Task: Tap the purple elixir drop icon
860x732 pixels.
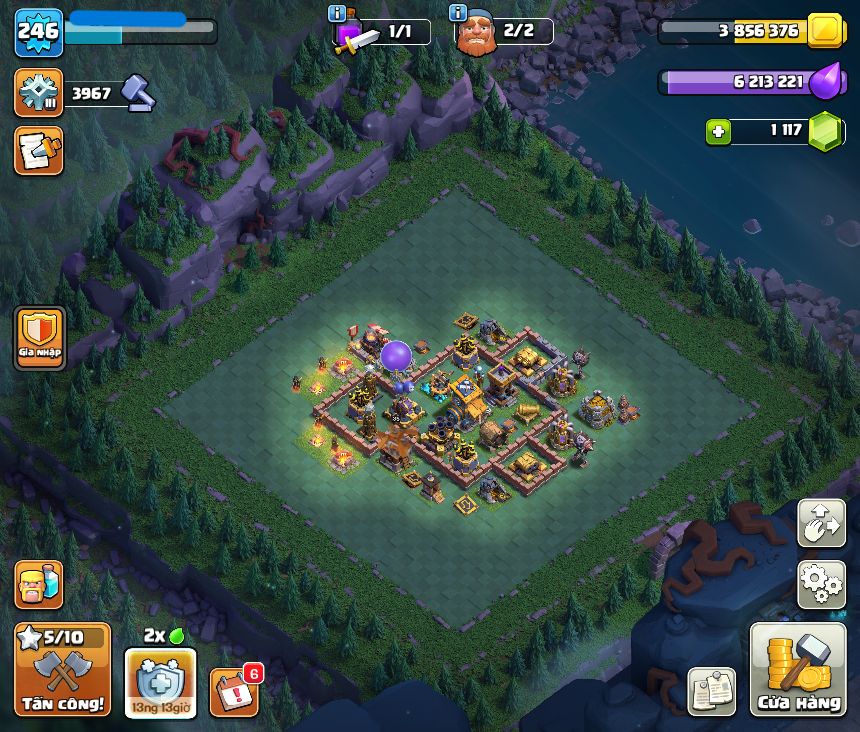Action: coord(825,82)
